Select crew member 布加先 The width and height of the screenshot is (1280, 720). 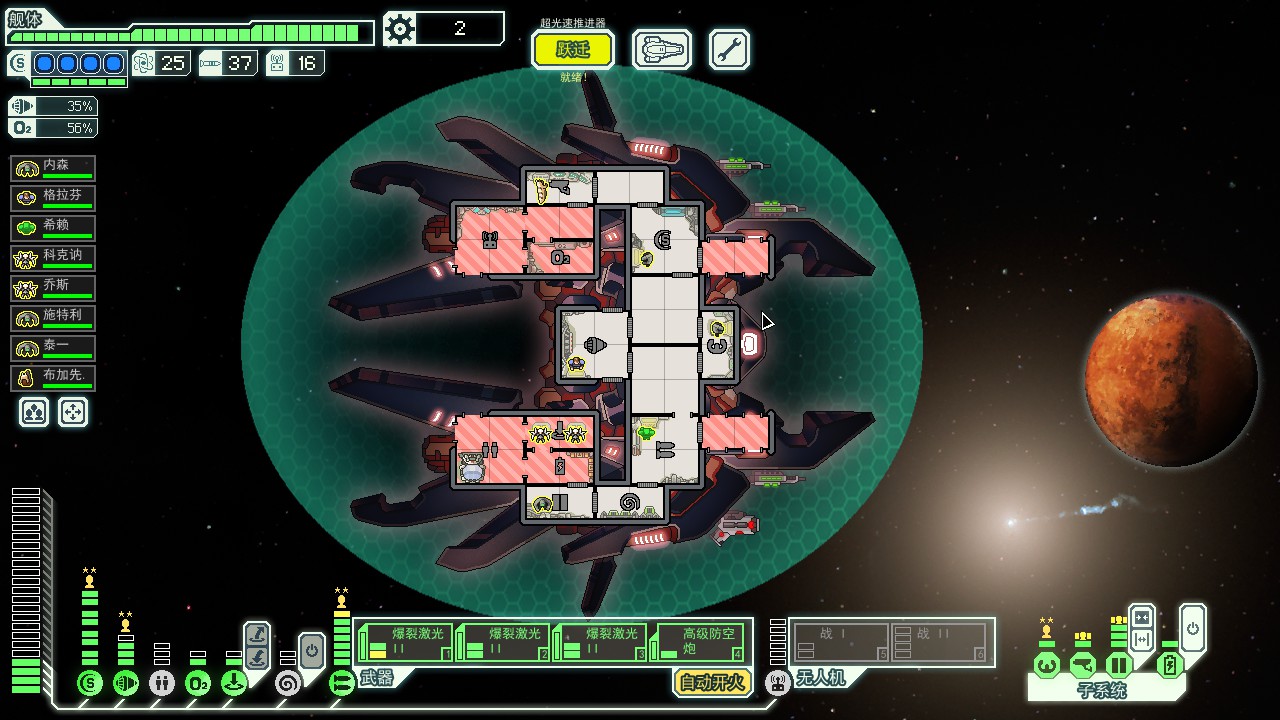pyautogui.click(x=53, y=378)
